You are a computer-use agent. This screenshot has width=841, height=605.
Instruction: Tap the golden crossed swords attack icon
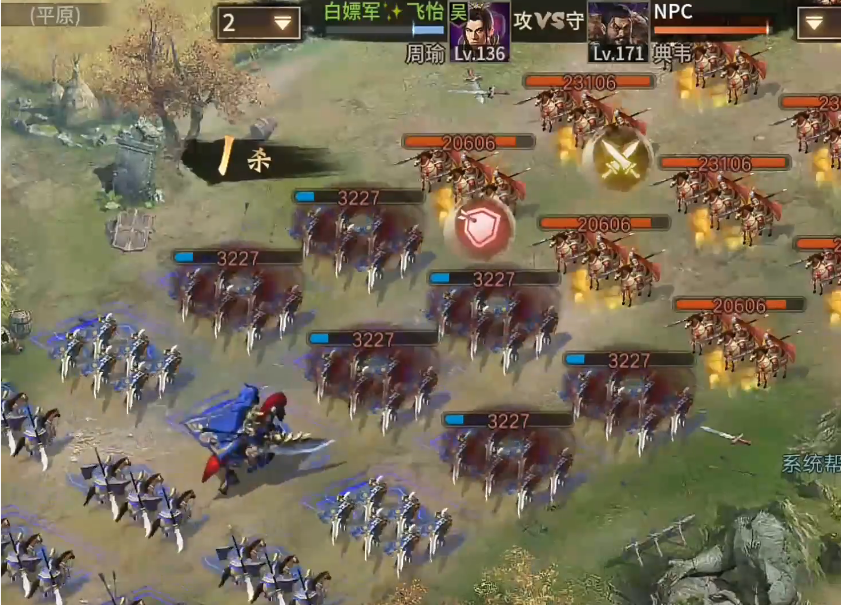click(619, 159)
